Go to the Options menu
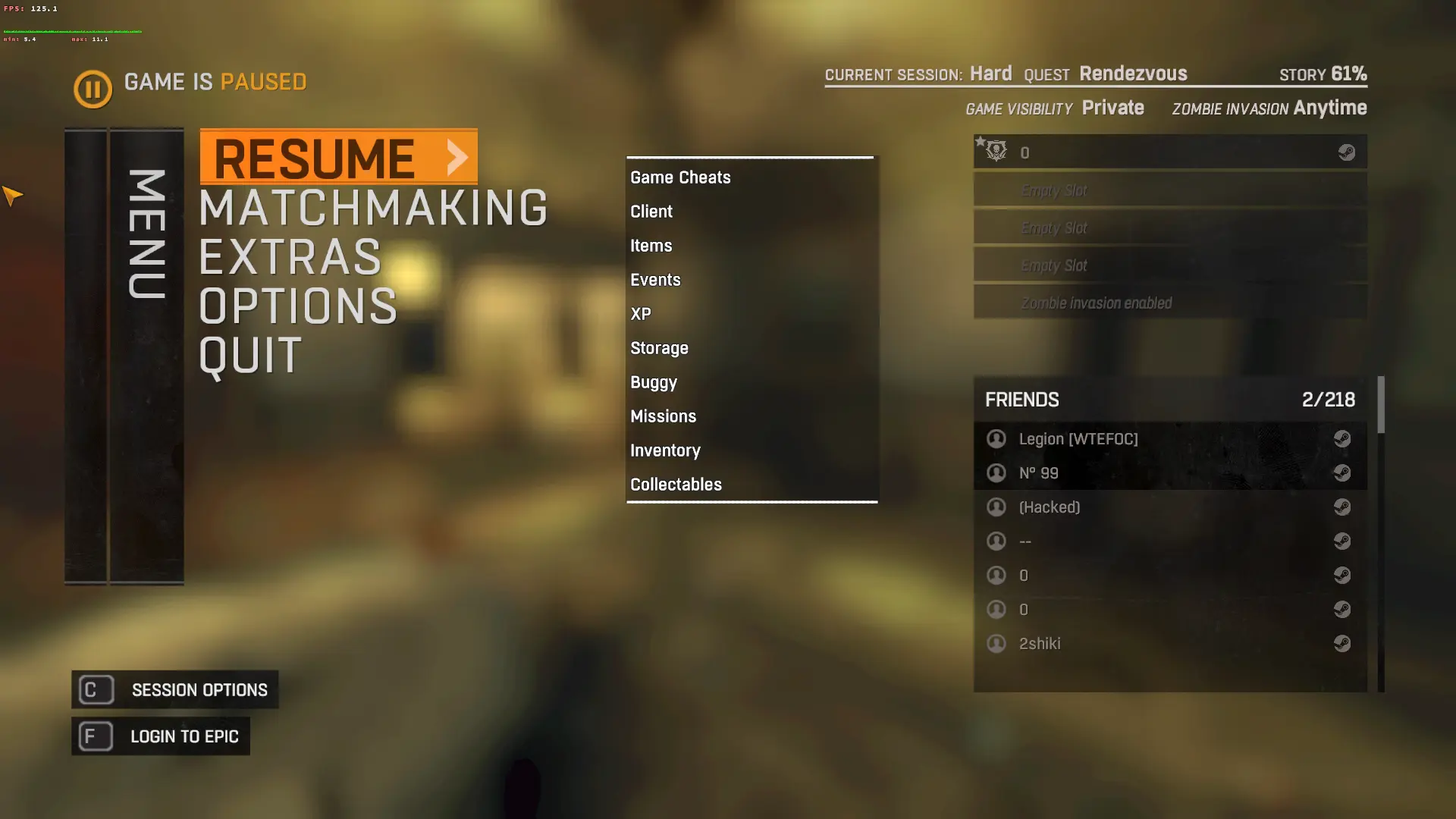This screenshot has height=819, width=1456. (x=298, y=306)
